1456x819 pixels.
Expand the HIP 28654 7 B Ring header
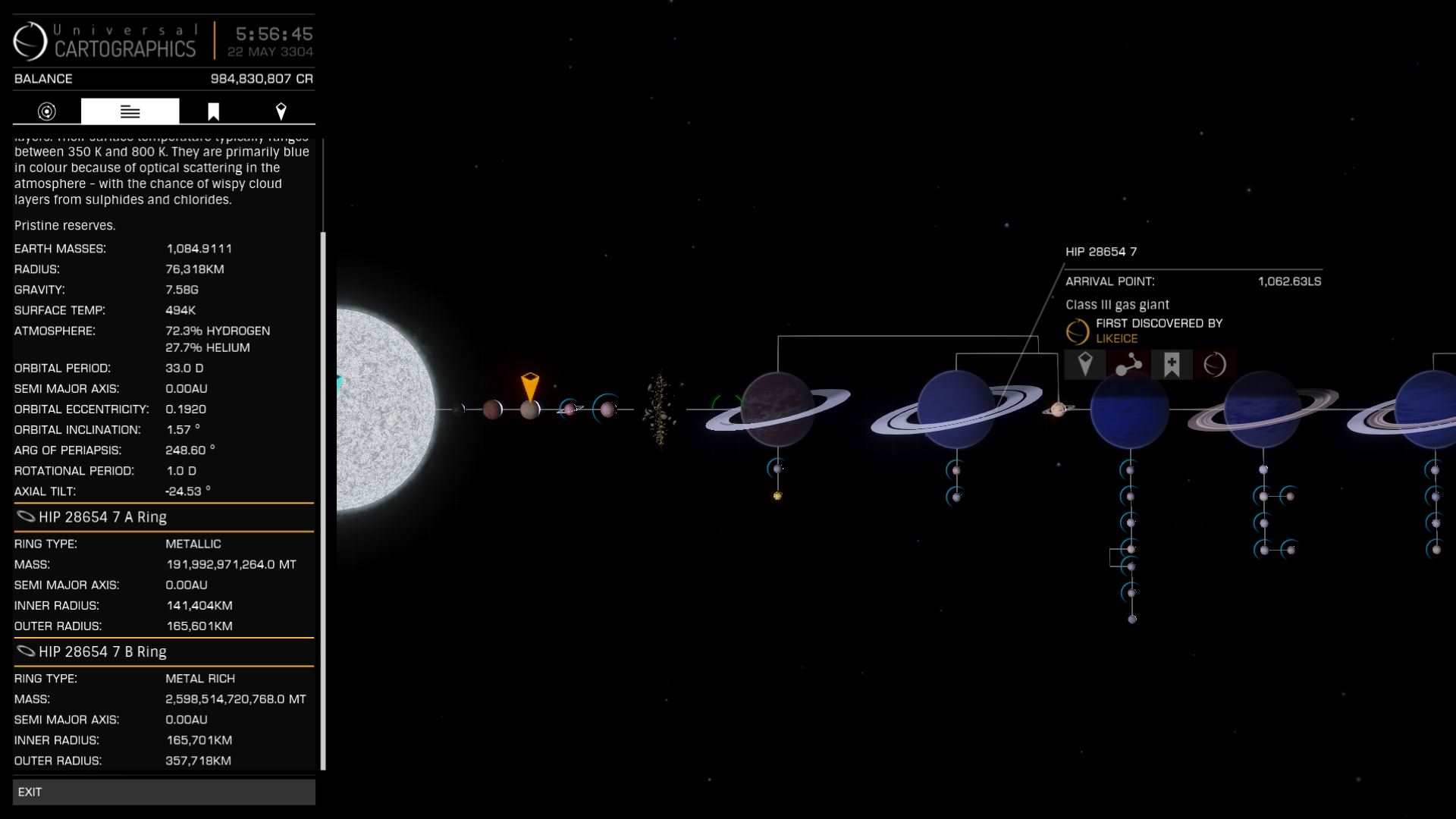click(163, 652)
